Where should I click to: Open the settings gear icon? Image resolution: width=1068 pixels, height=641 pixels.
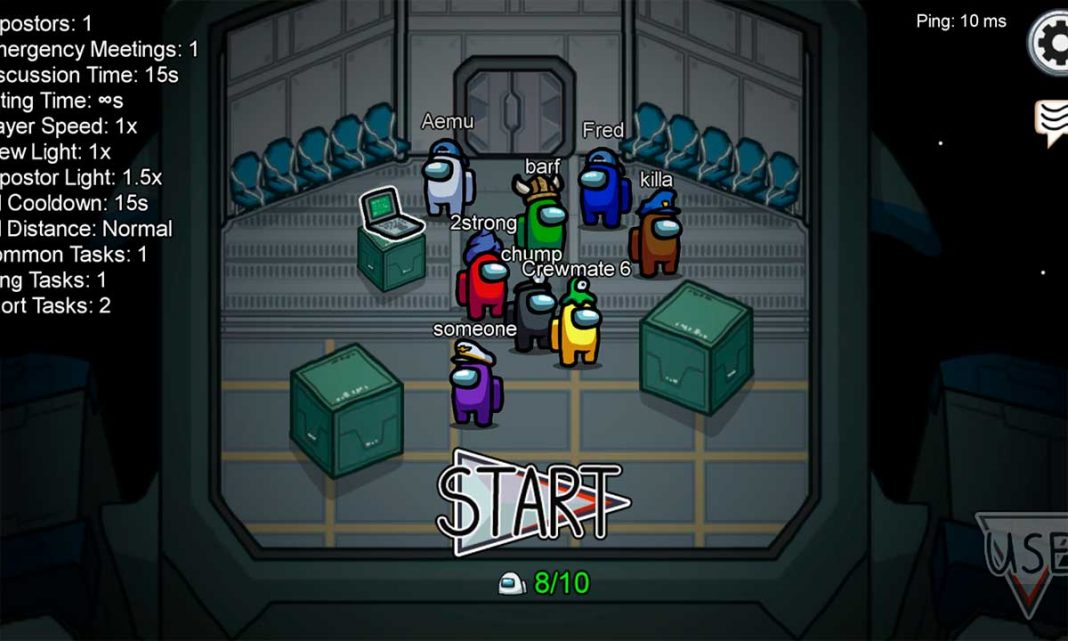tap(1051, 42)
